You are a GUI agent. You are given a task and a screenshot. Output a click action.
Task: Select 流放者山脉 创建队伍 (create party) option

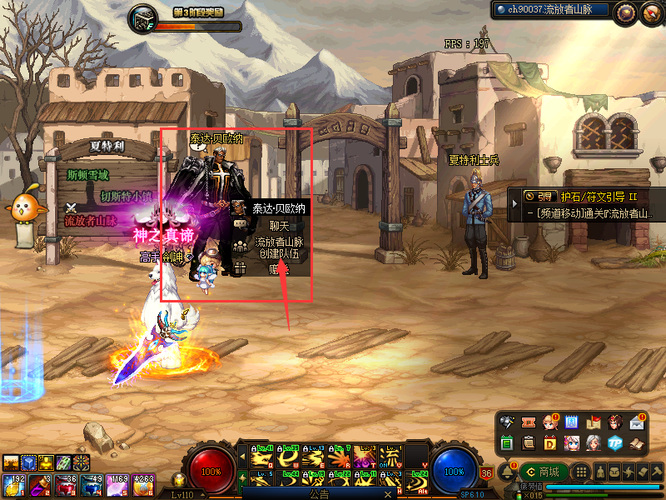click(278, 248)
